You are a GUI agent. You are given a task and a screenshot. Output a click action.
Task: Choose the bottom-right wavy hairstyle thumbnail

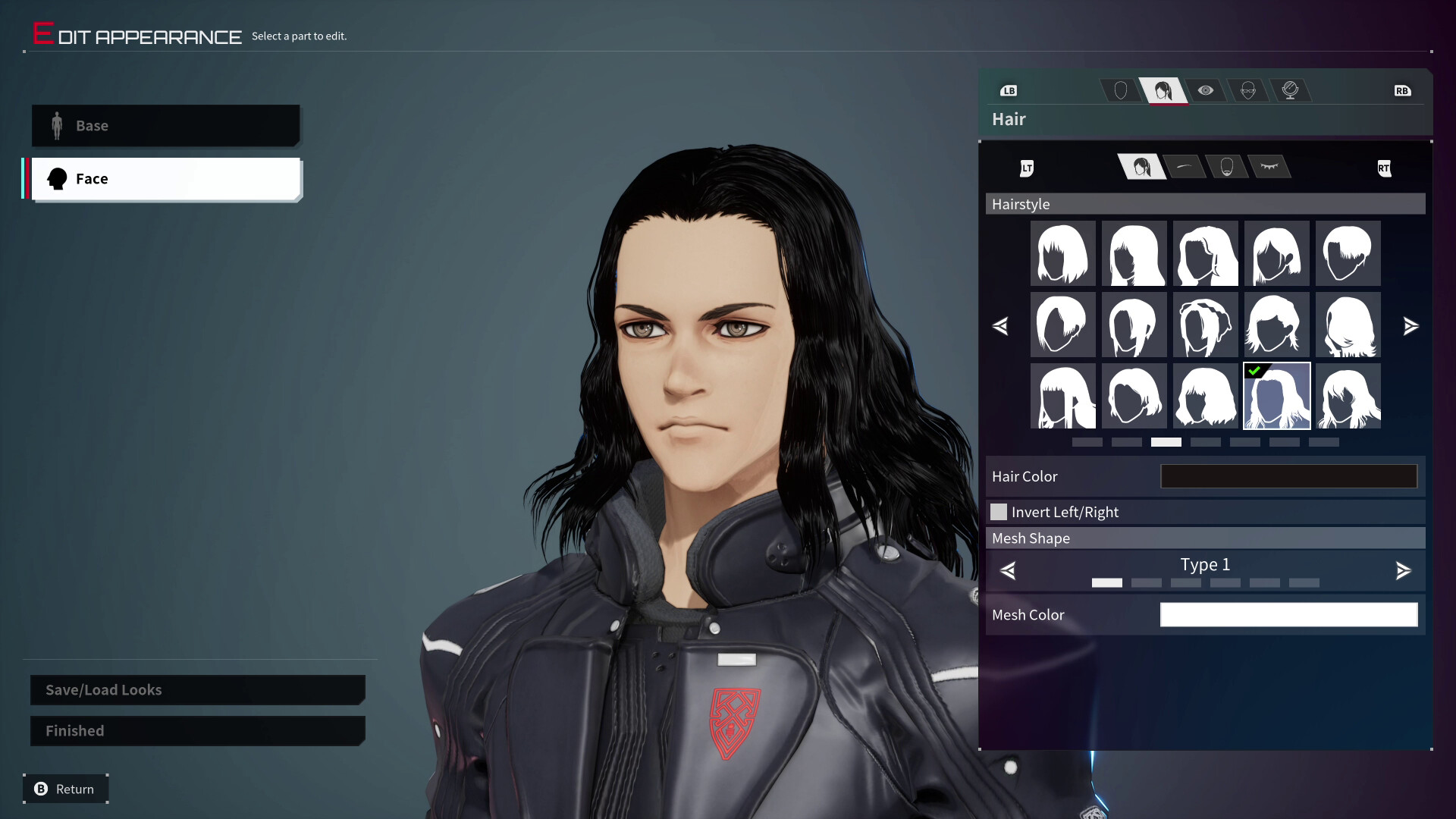(1348, 396)
